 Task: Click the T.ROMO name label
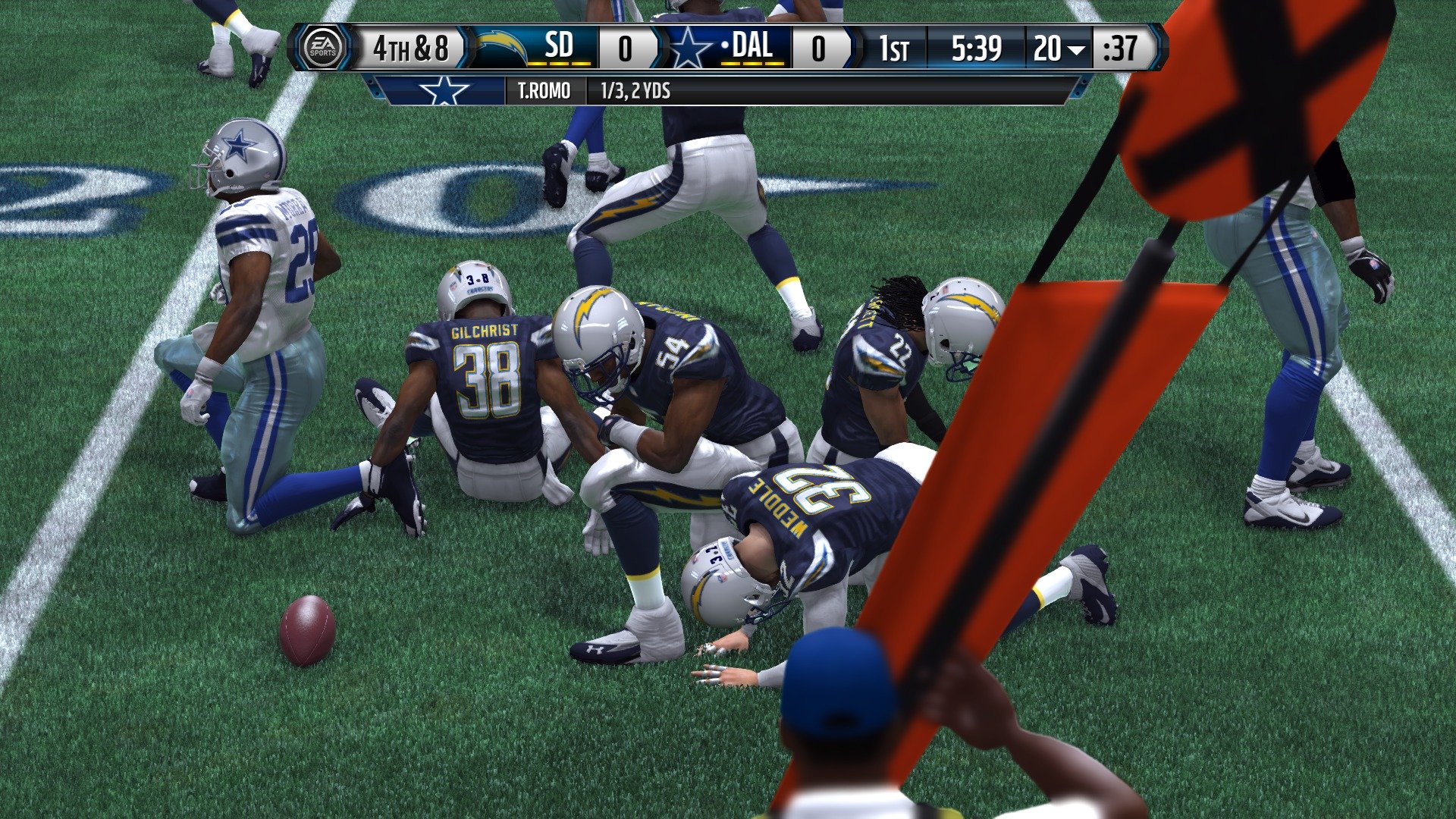(544, 90)
